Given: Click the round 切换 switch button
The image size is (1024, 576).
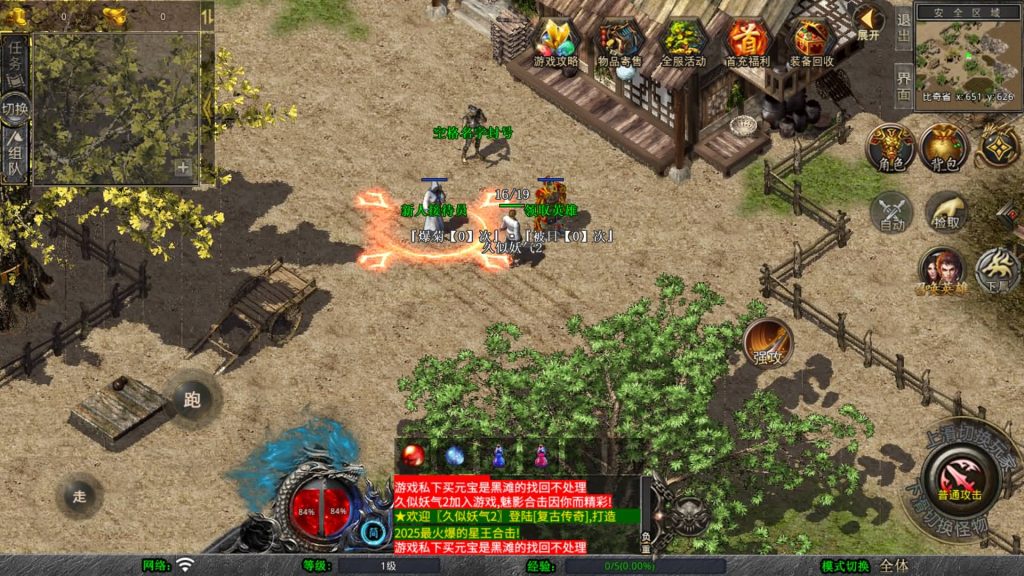Looking at the screenshot, I should tap(15, 108).
